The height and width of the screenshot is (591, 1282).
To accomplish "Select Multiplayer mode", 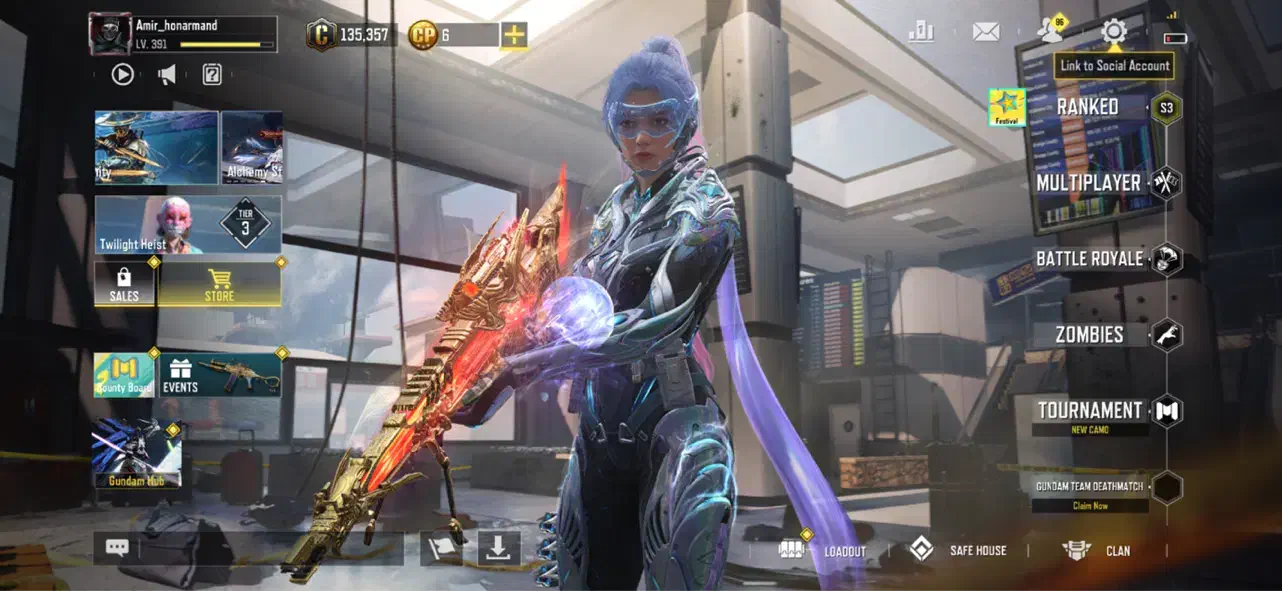I will click(1088, 183).
